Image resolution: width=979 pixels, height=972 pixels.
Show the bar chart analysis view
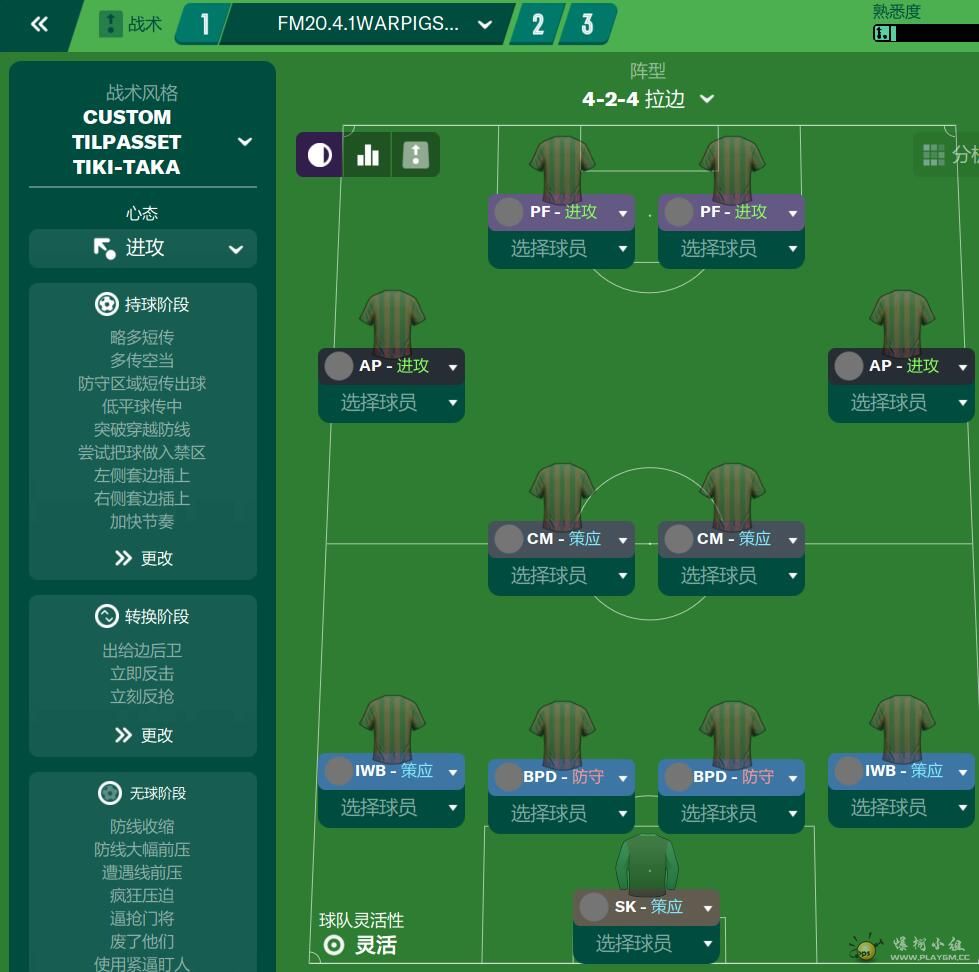[x=368, y=155]
